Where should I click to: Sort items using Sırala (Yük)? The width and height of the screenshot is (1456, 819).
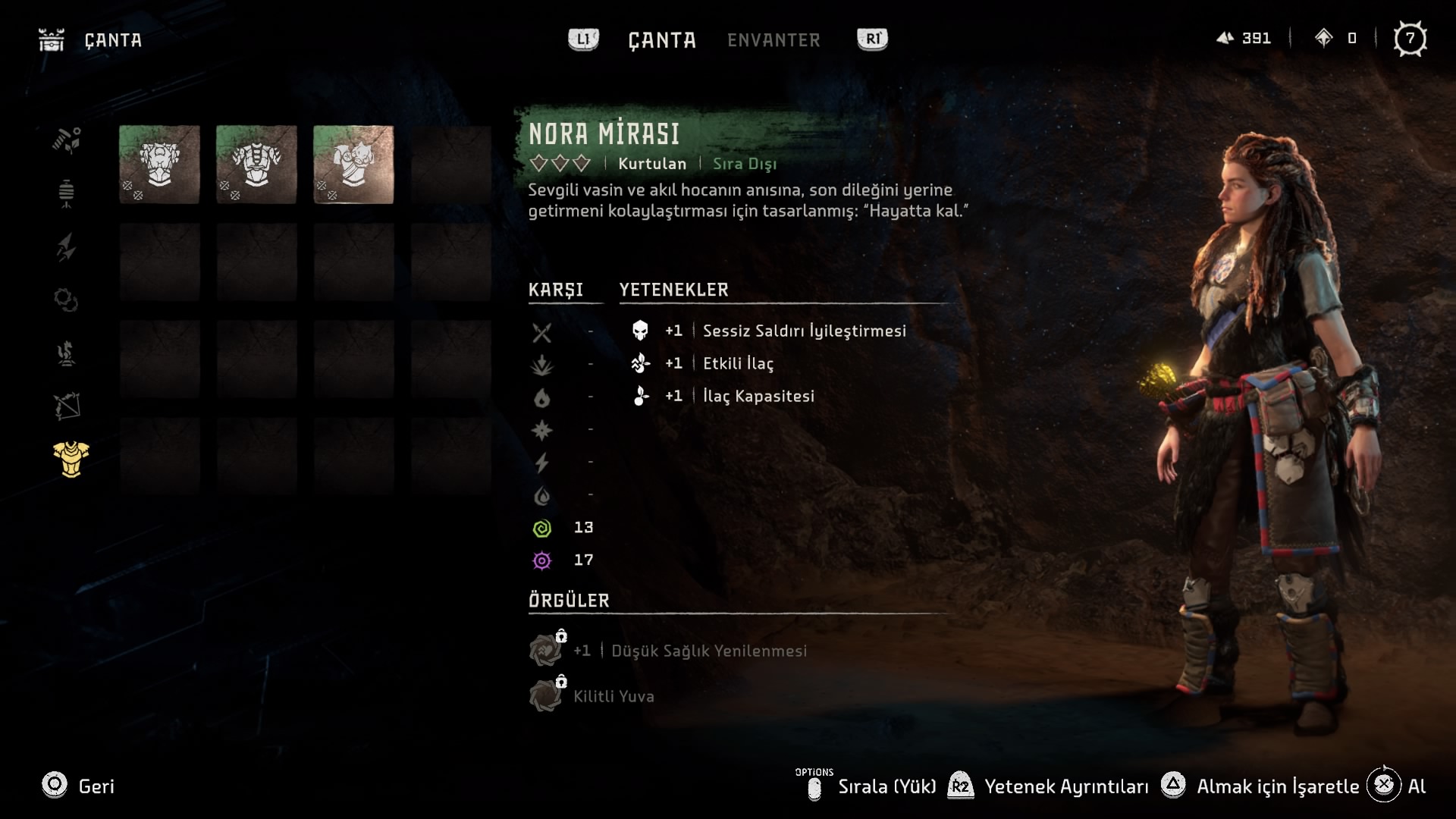886,786
